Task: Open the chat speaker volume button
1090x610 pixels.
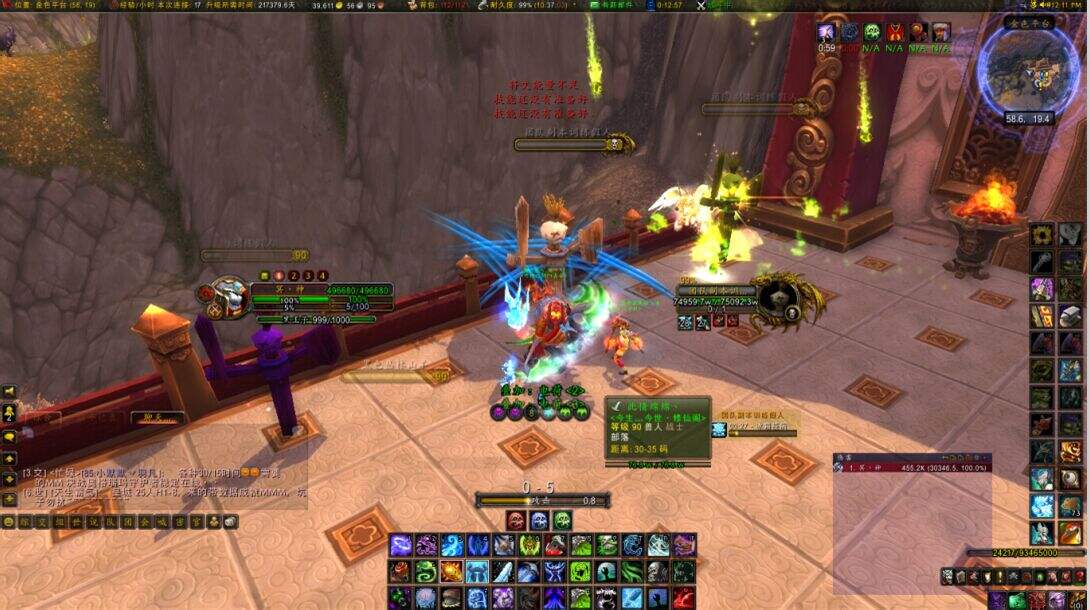Action: [x=9, y=392]
